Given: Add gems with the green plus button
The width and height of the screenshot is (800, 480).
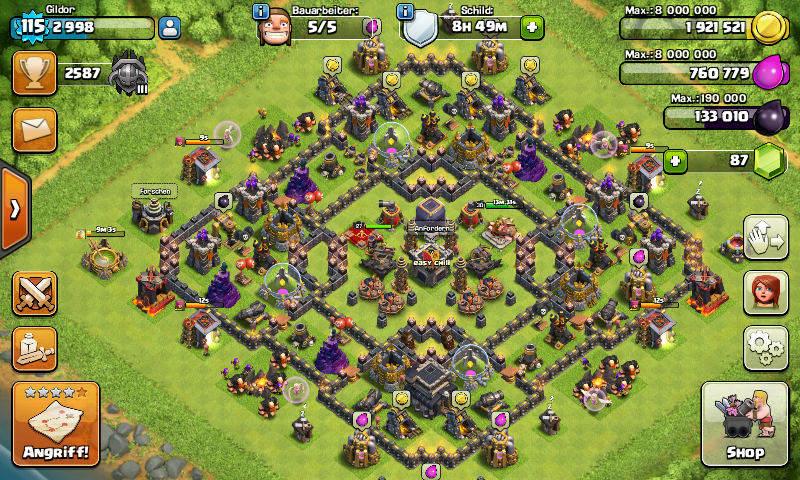Looking at the screenshot, I should point(677,160).
